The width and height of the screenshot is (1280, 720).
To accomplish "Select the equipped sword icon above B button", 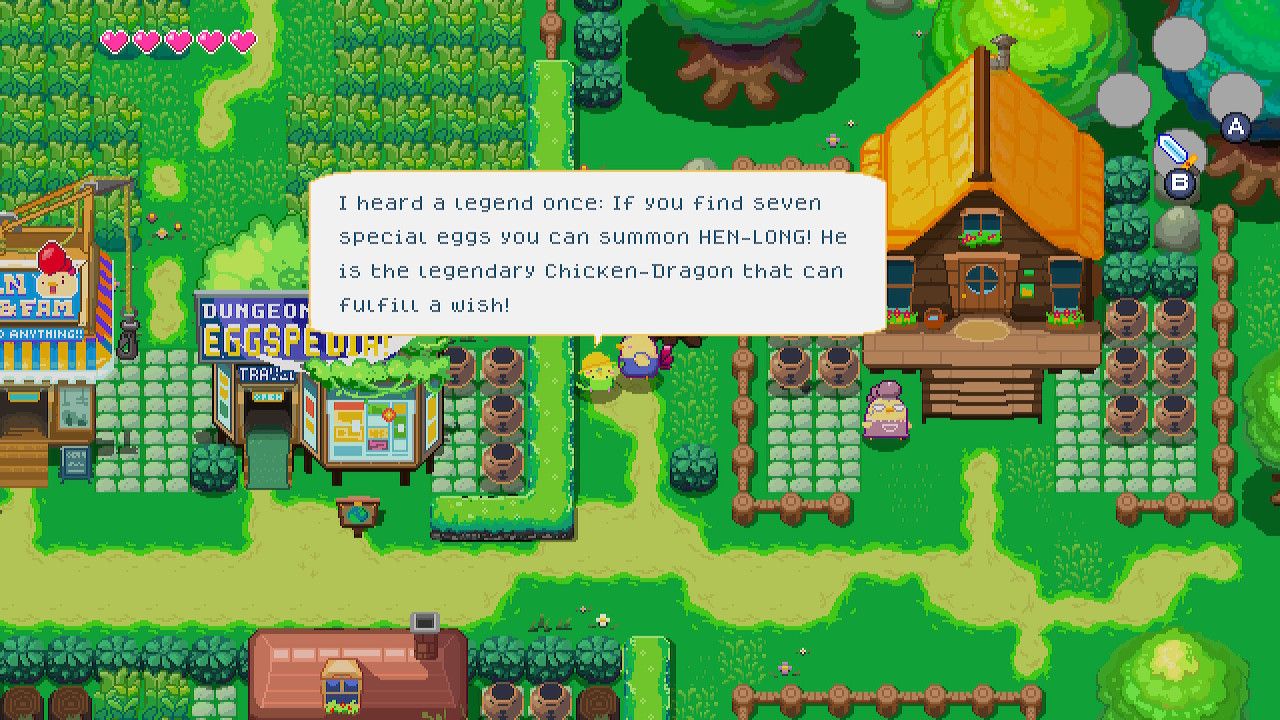I will pos(1178,150).
